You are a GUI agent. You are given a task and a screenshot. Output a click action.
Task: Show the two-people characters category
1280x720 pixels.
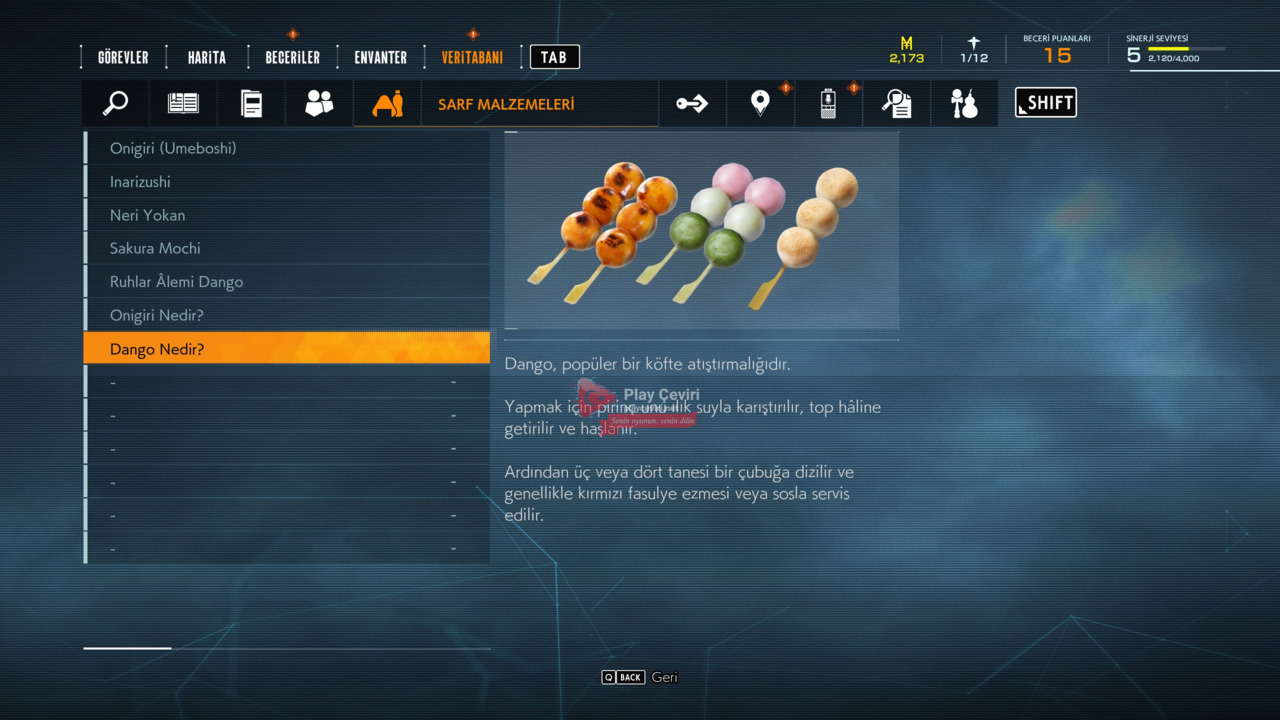click(319, 103)
